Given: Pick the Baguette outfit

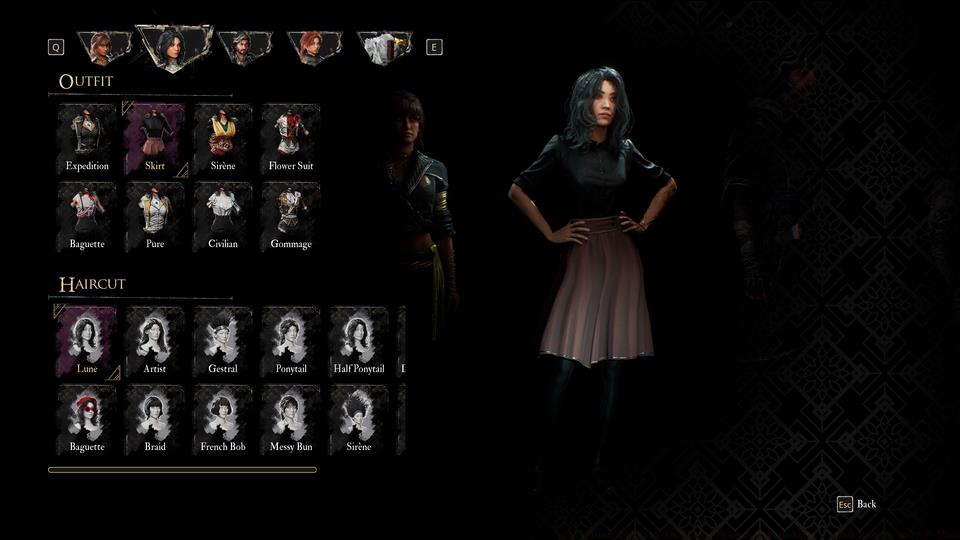Looking at the screenshot, I should 87,216.
